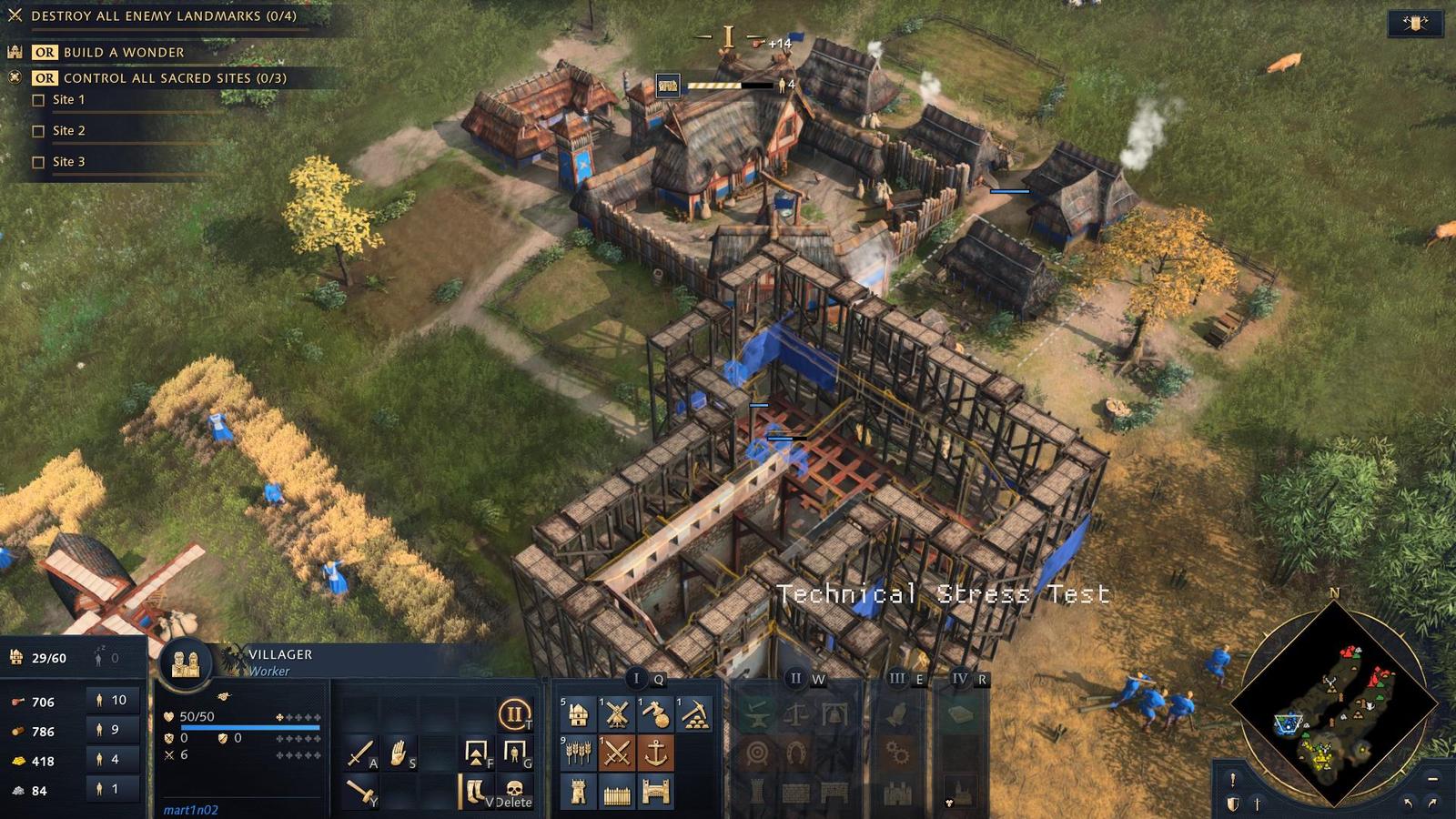Open the Age I buildings tab
The width and height of the screenshot is (1456, 819).
pyautogui.click(x=636, y=678)
